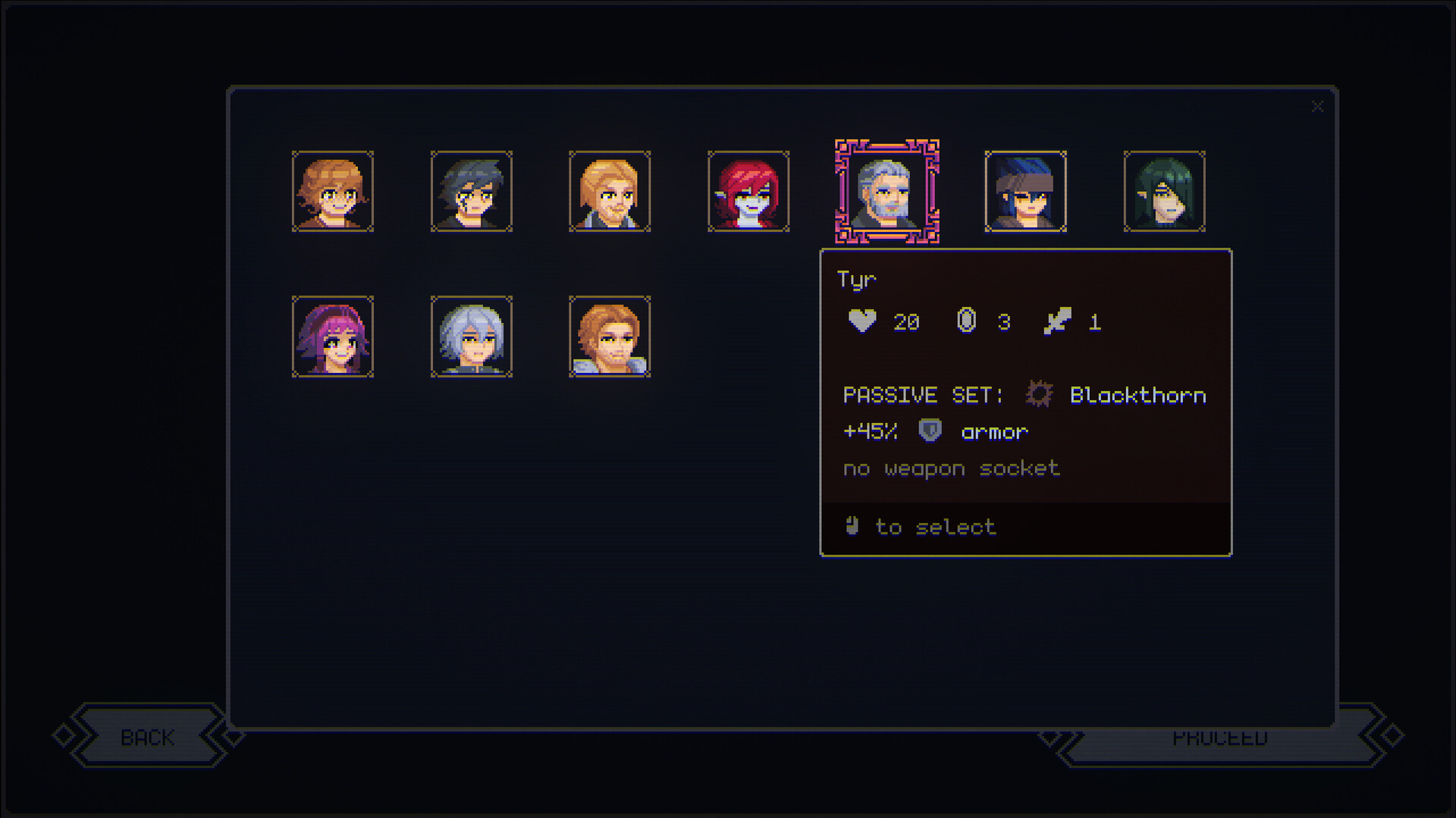Select the red-haired pale-skinned character portrait
The height and width of the screenshot is (818, 1456).
point(748,192)
